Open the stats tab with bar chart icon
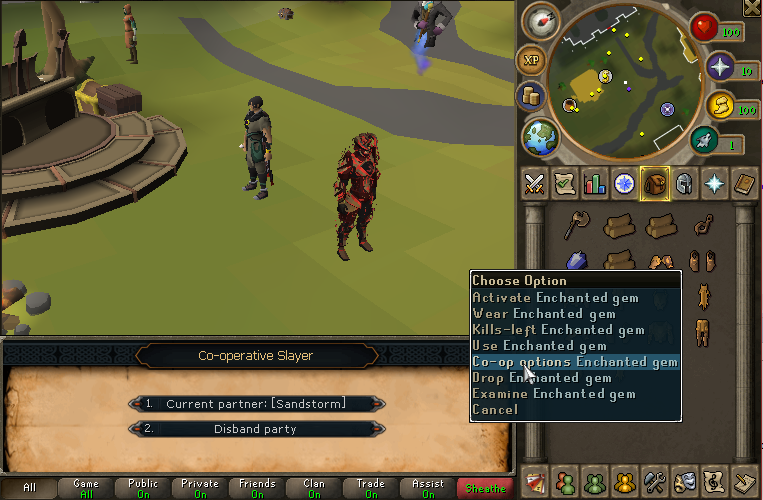This screenshot has height=500, width=763. coord(595,183)
